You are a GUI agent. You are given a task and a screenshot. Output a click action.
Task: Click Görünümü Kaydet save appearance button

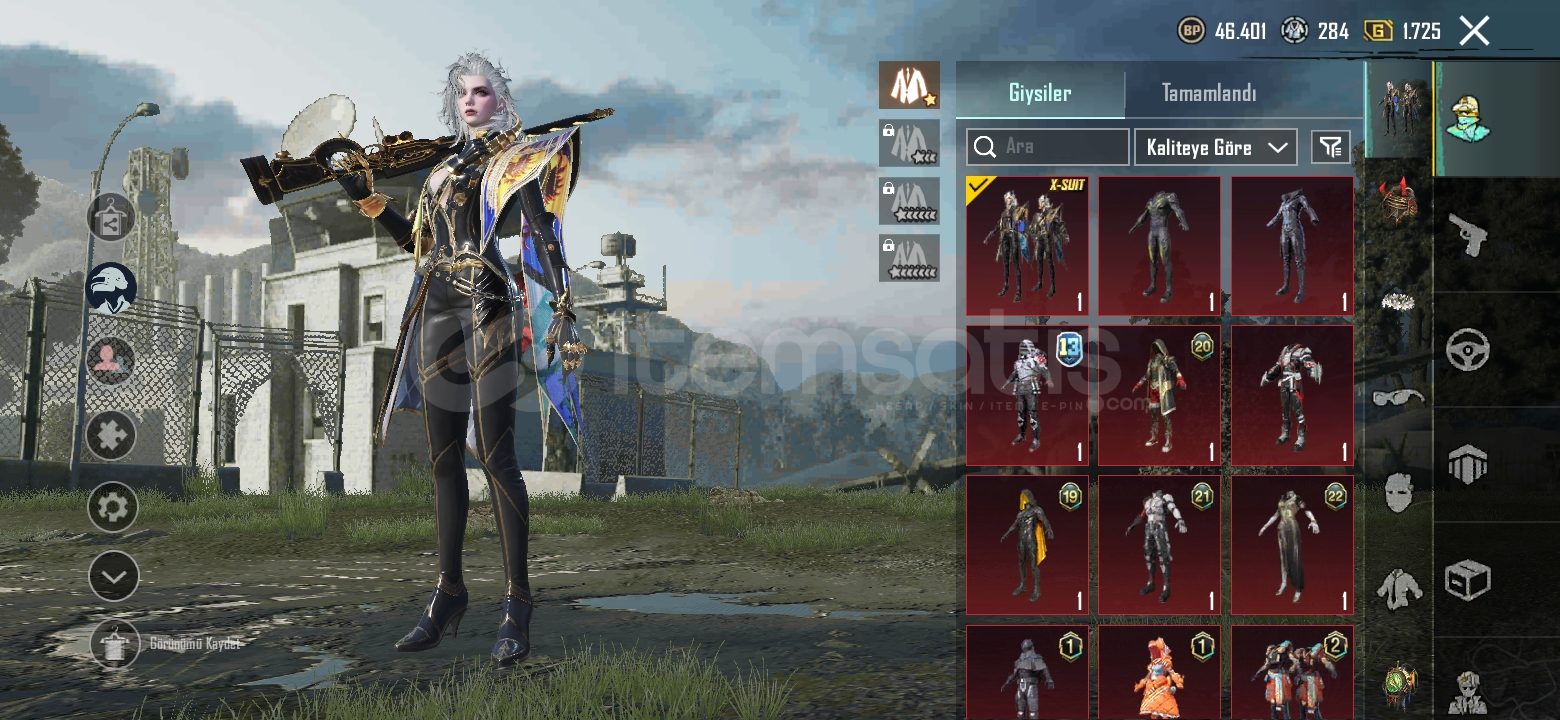click(x=115, y=643)
